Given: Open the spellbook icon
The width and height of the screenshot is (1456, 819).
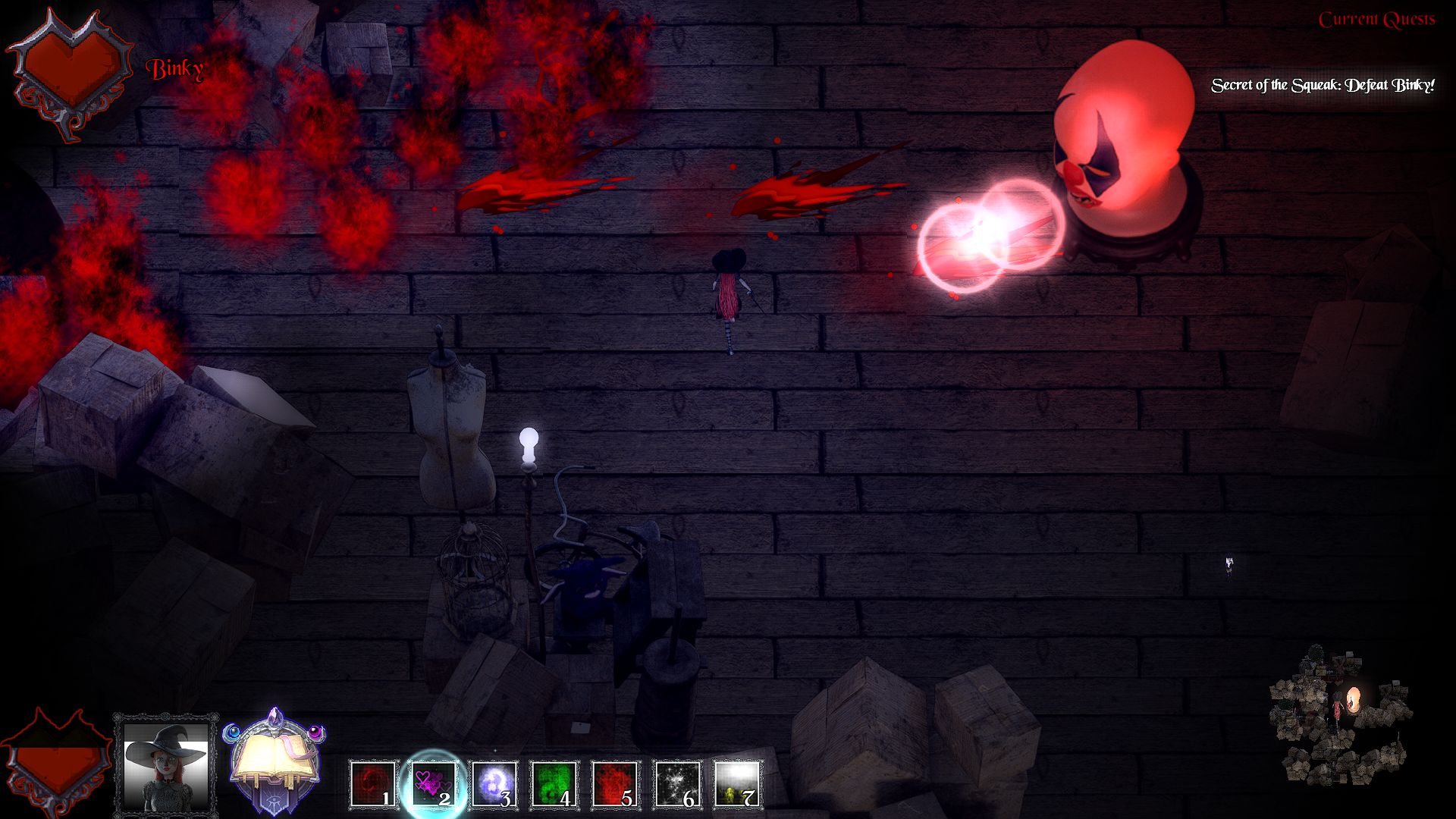Looking at the screenshot, I should 275,762.
